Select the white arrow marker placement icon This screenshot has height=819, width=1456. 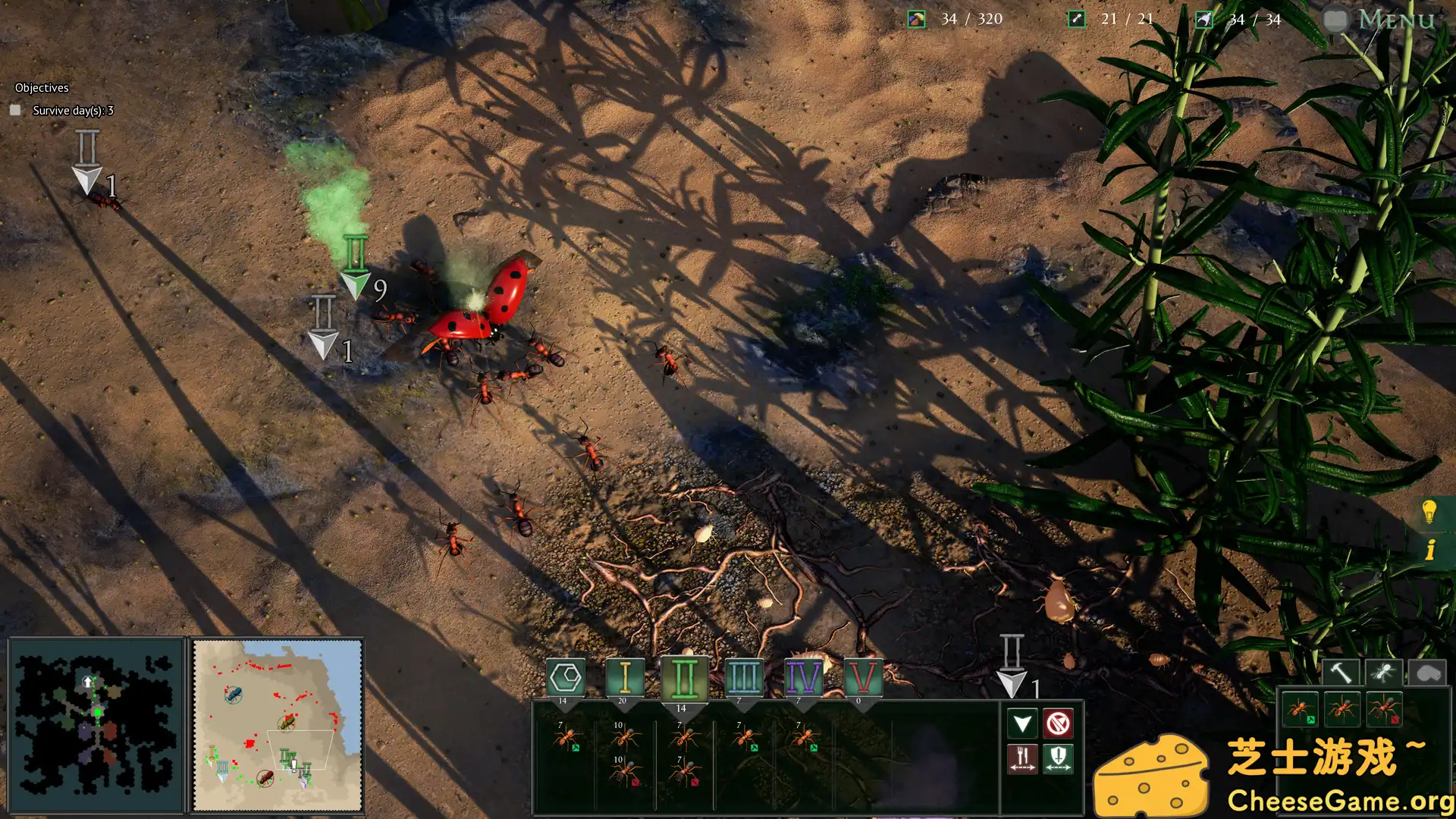(1022, 723)
